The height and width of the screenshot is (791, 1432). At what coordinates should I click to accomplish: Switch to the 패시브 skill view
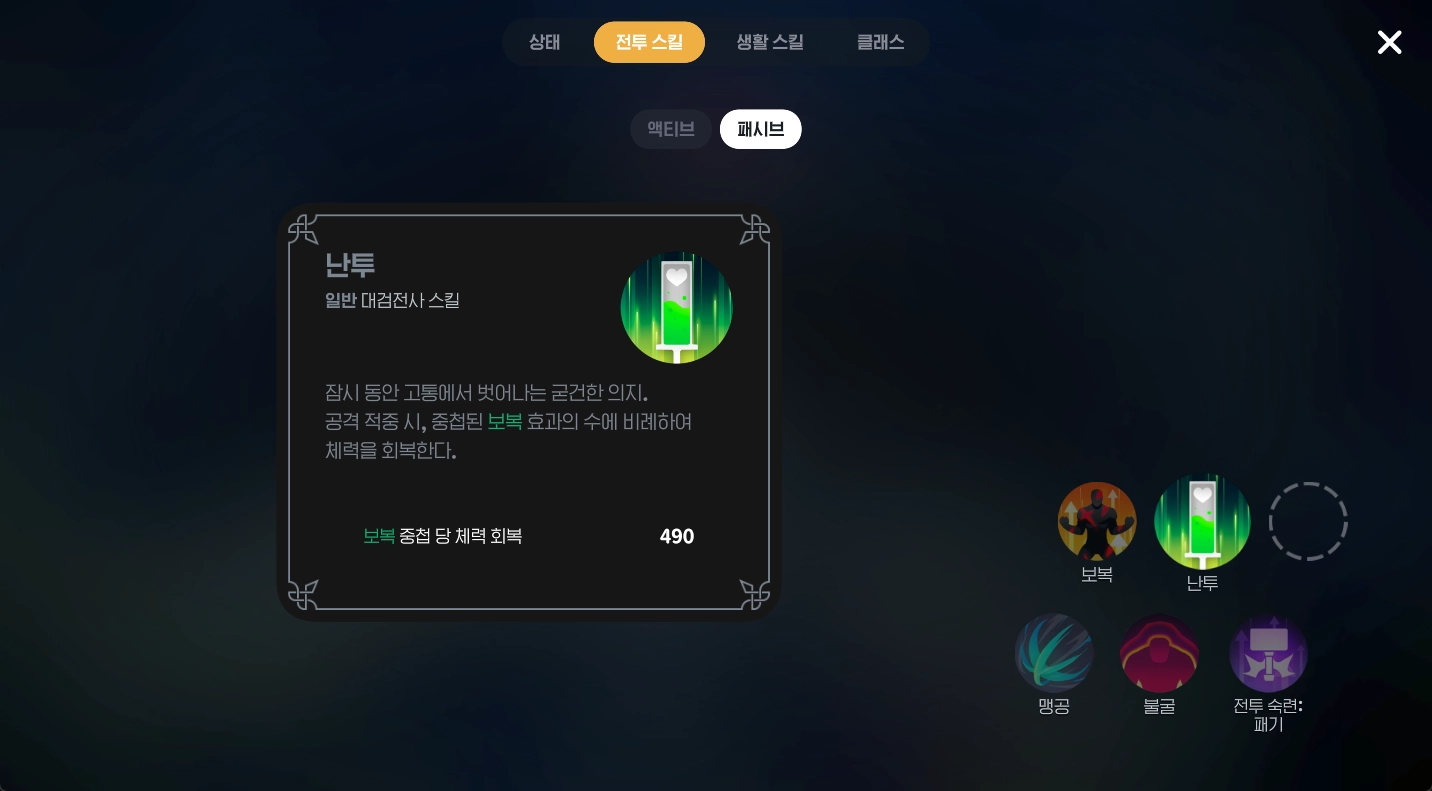pos(760,129)
